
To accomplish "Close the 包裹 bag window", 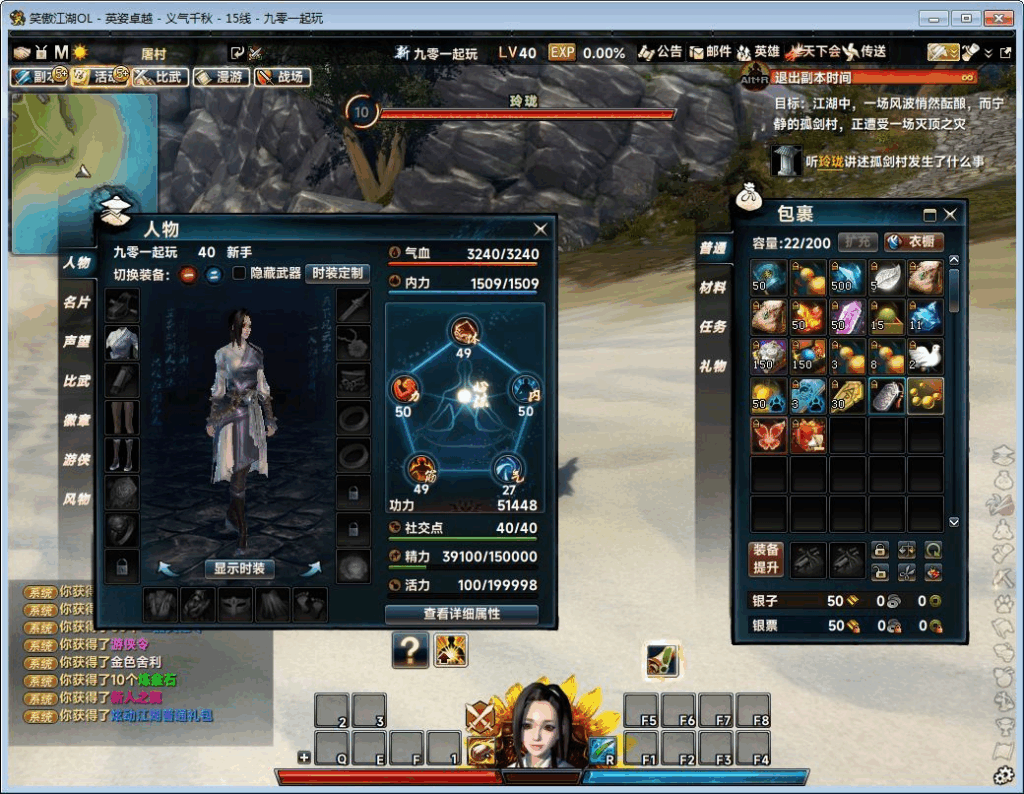I will point(950,214).
